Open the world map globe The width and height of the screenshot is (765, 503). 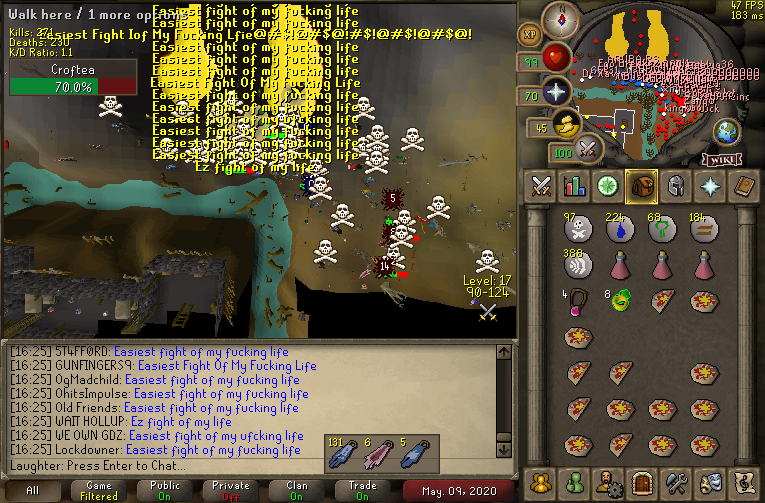(x=726, y=131)
